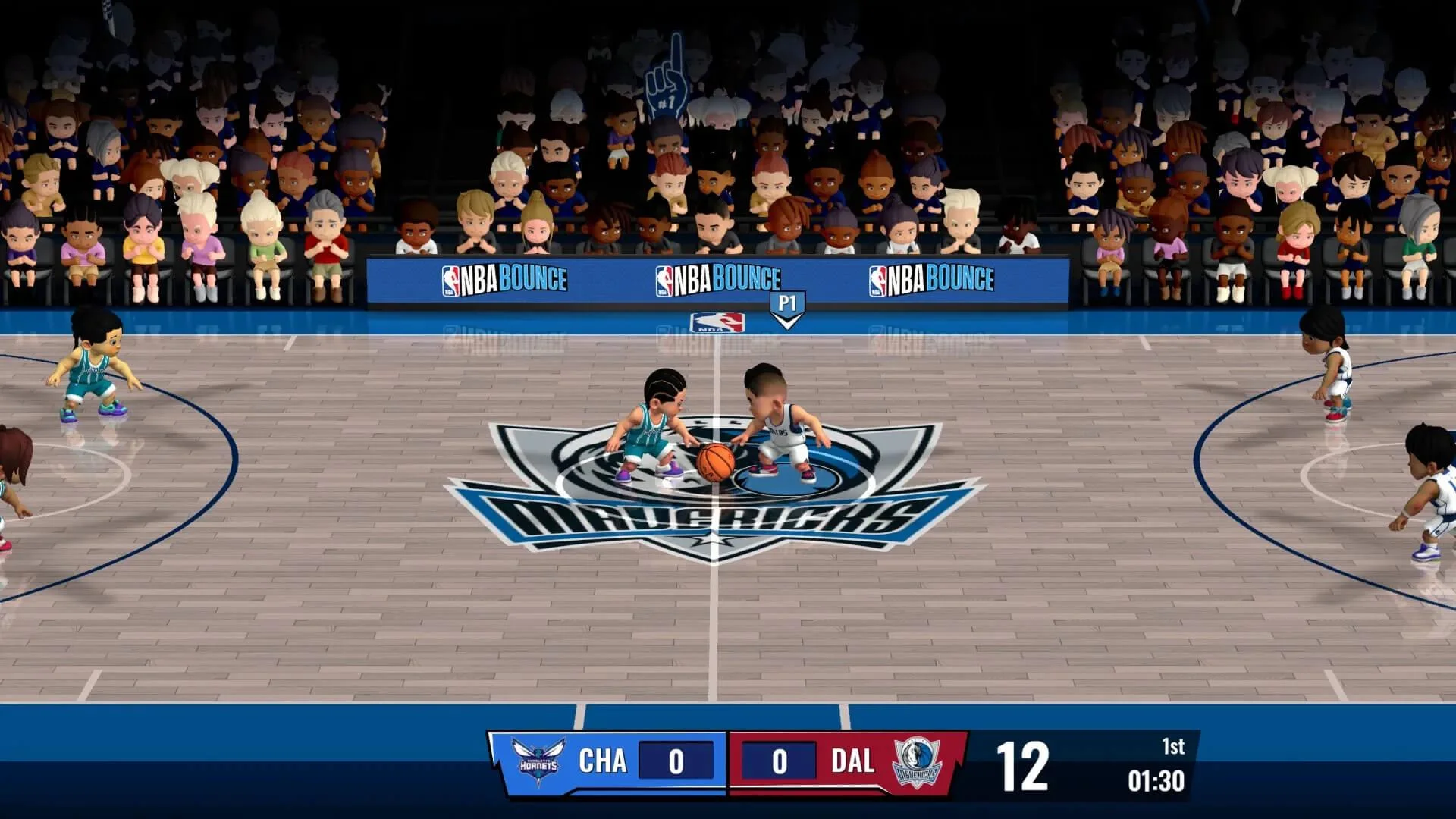This screenshot has height=819, width=1456.
Task: Click the center NBA Bounce banner logo
Action: (x=719, y=278)
